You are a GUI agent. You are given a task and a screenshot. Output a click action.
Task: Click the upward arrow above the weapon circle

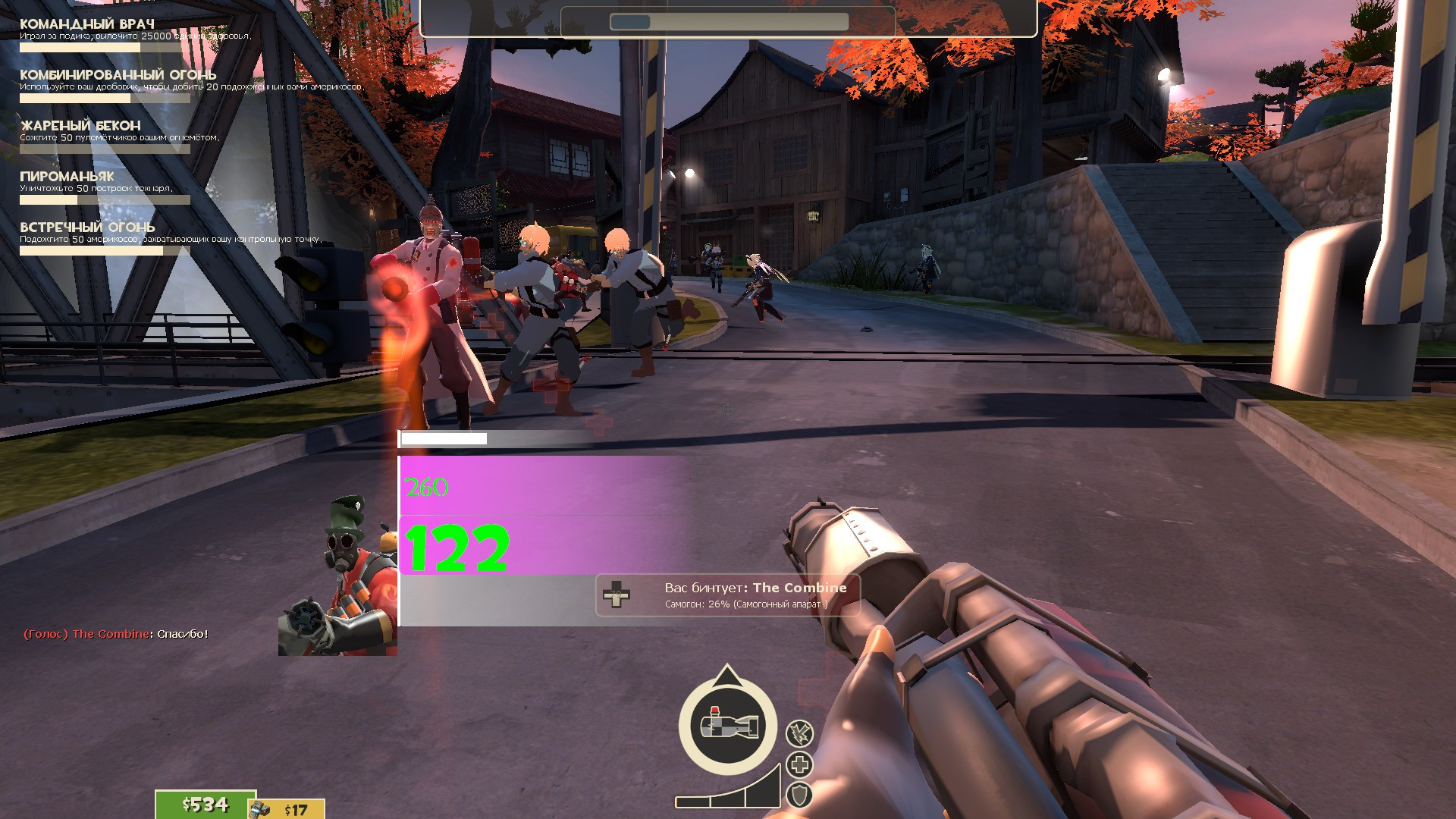coord(728,673)
